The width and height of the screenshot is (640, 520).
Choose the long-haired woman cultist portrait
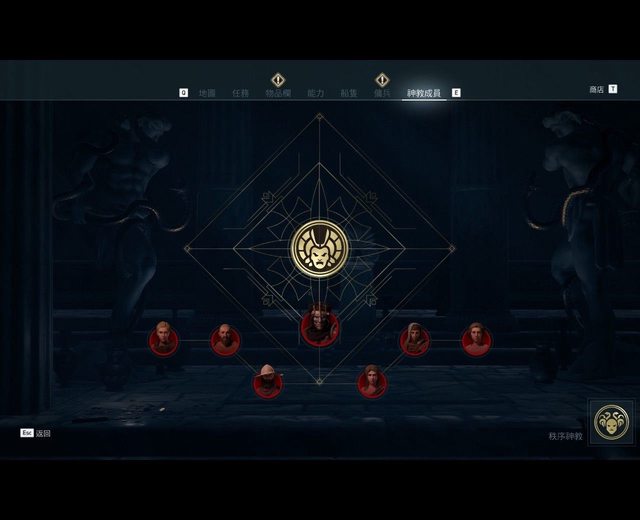coord(372,382)
